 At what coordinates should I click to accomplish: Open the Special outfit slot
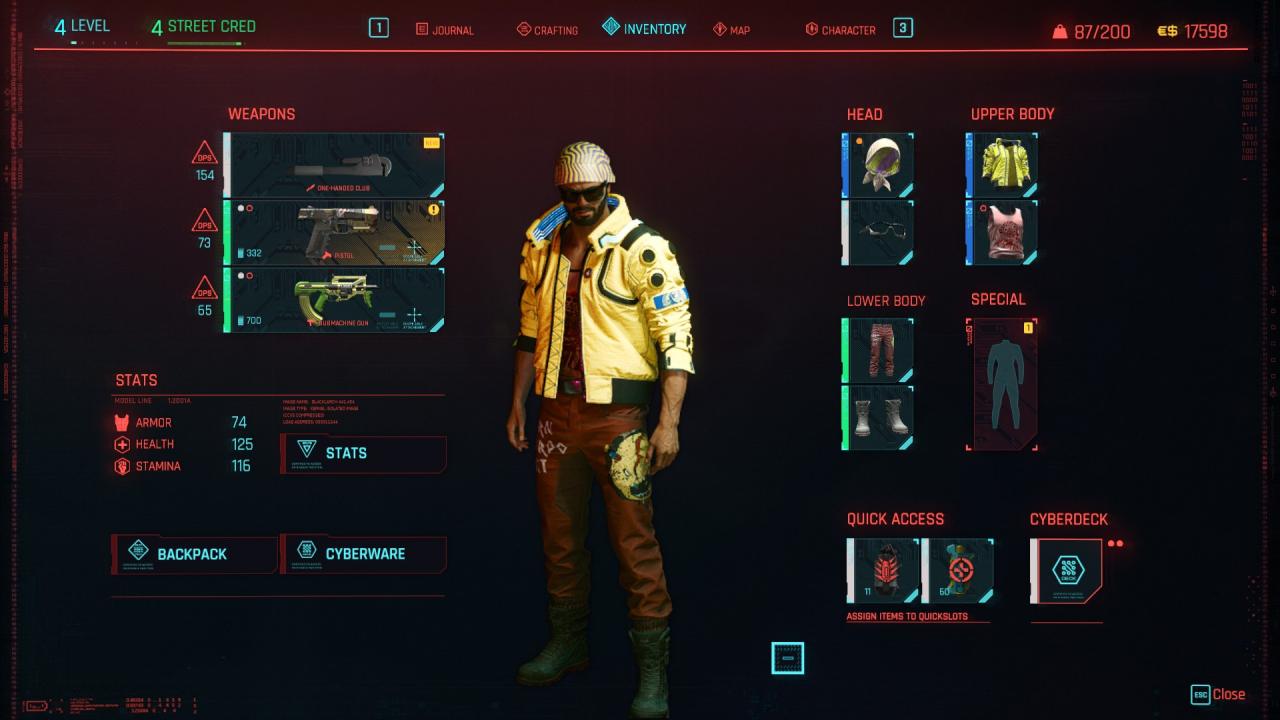[1003, 384]
